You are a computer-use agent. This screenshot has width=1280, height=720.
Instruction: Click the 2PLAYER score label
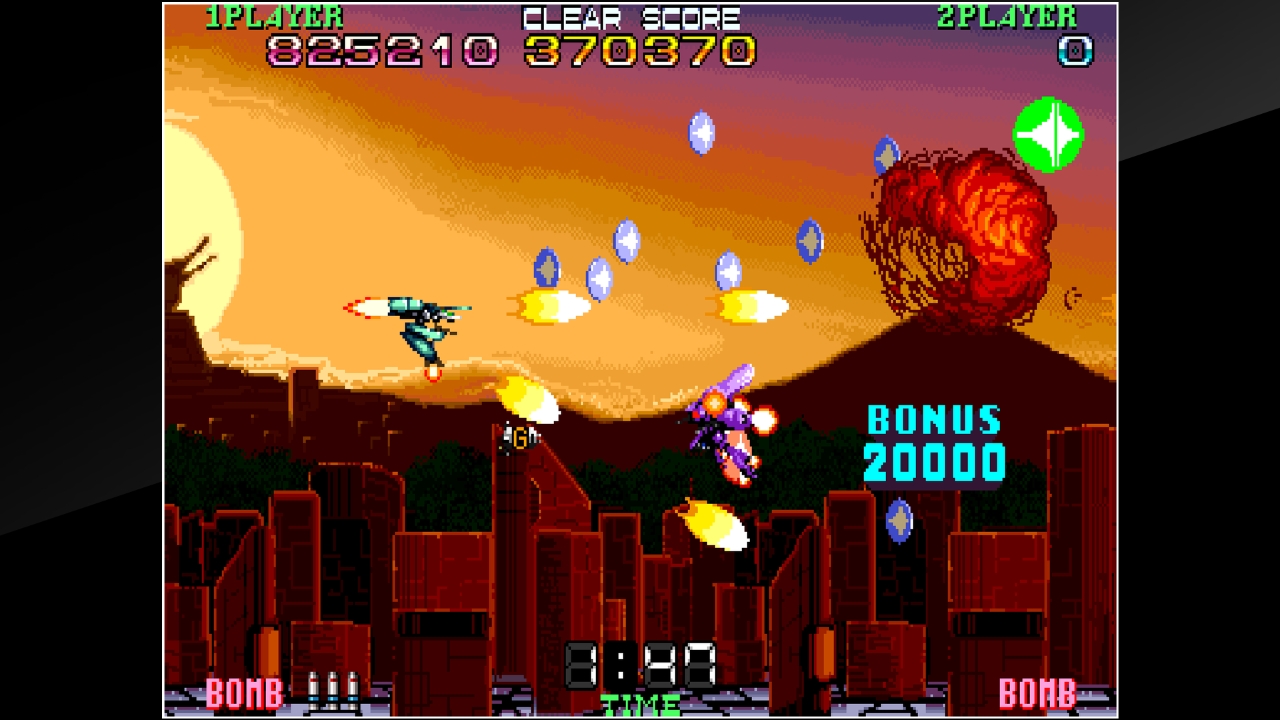pos(1005,14)
